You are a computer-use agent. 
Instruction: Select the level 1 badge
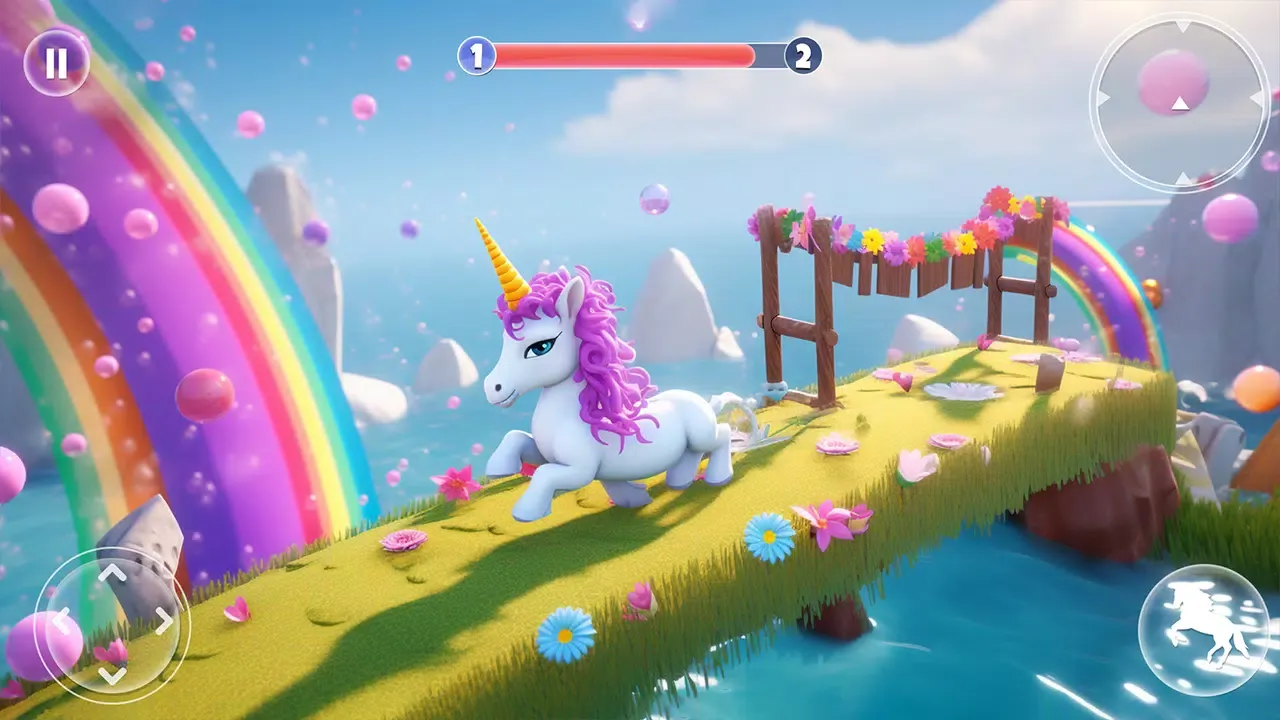476,55
